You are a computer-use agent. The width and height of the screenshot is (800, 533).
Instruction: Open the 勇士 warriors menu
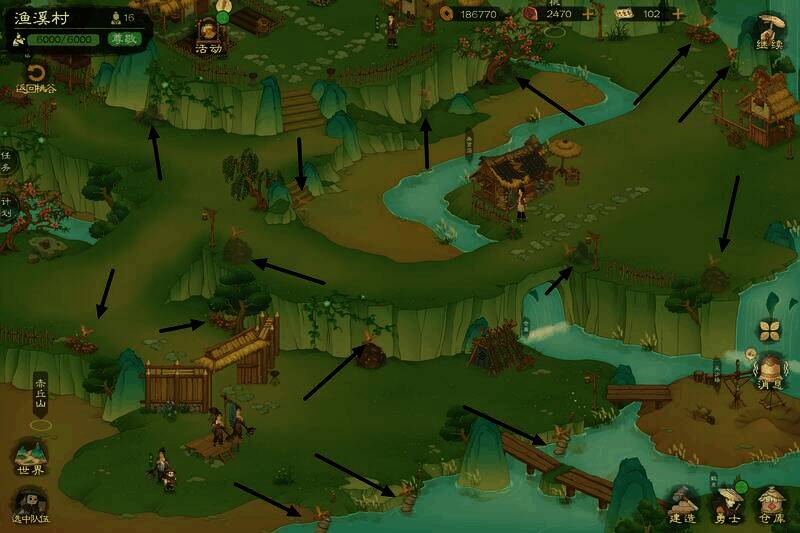[x=728, y=503]
